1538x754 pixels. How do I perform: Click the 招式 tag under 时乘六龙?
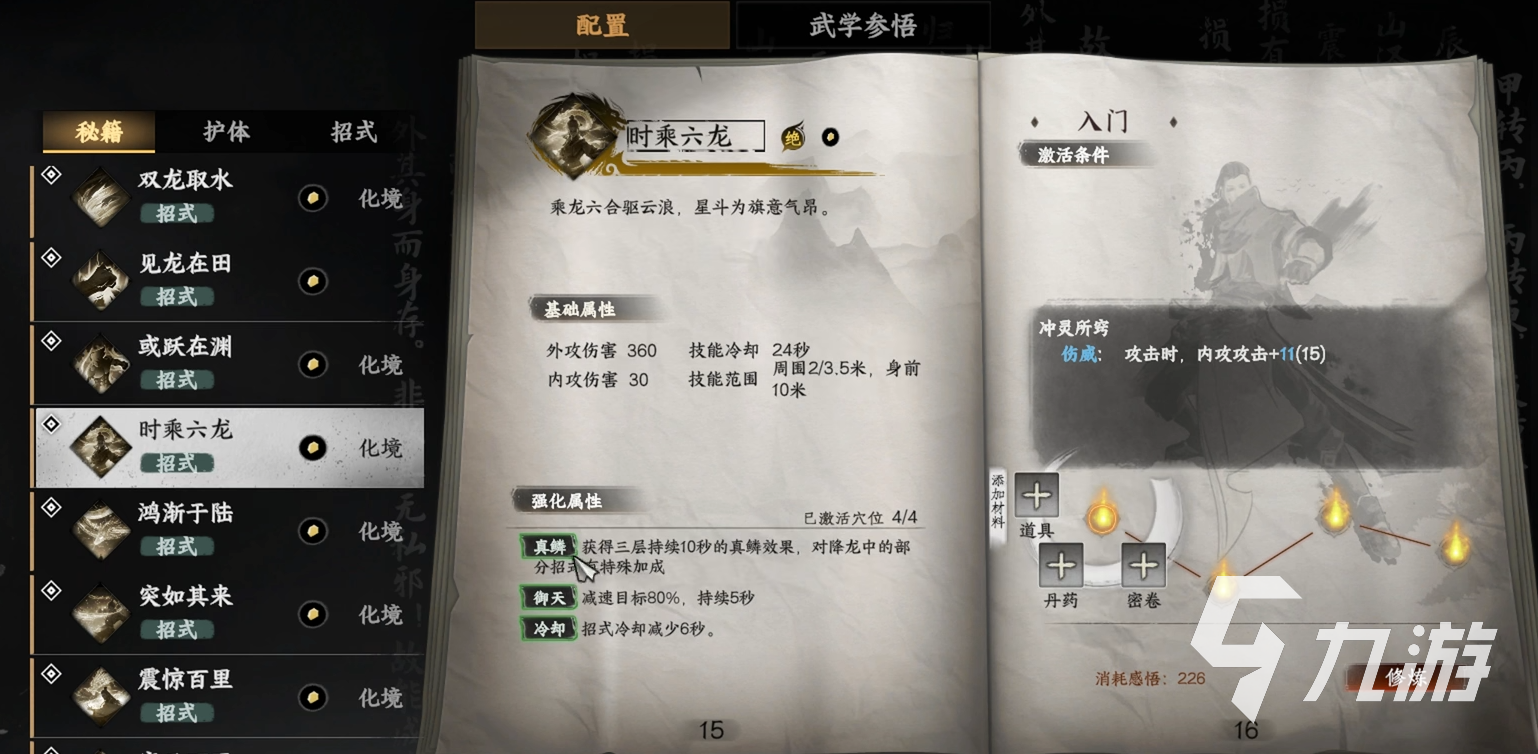(x=175, y=462)
